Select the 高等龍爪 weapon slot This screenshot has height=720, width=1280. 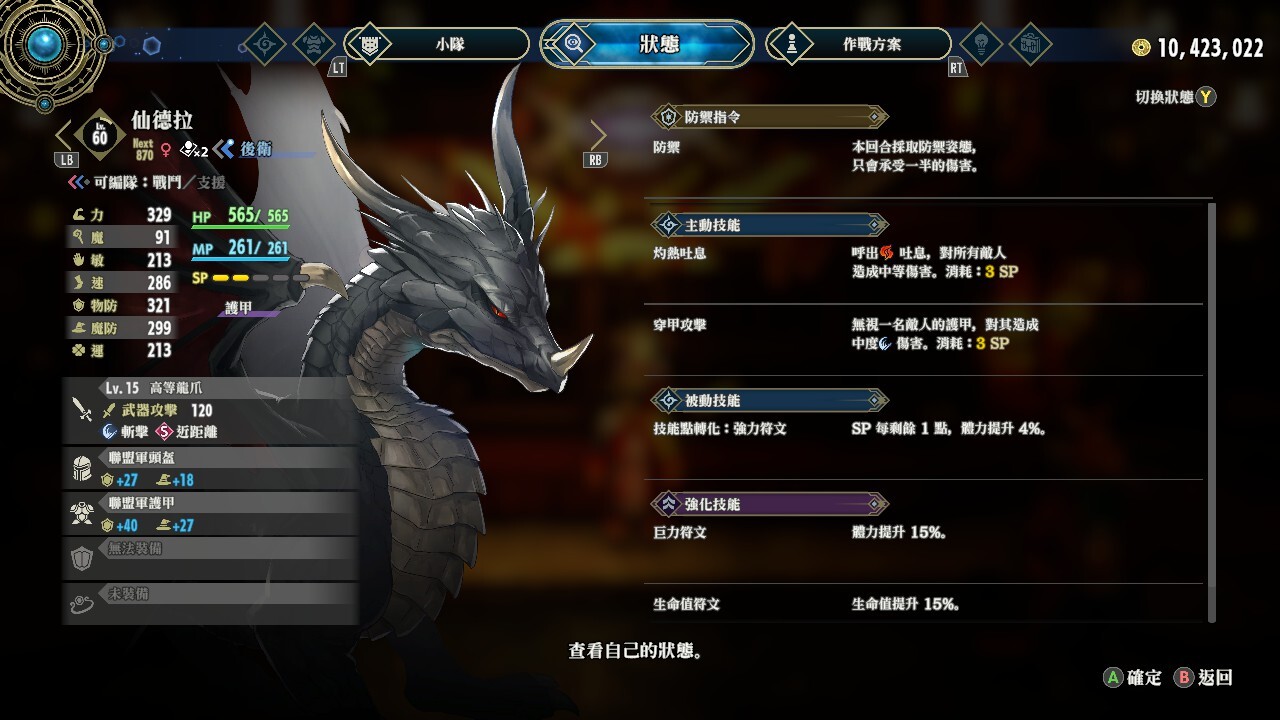[210, 410]
